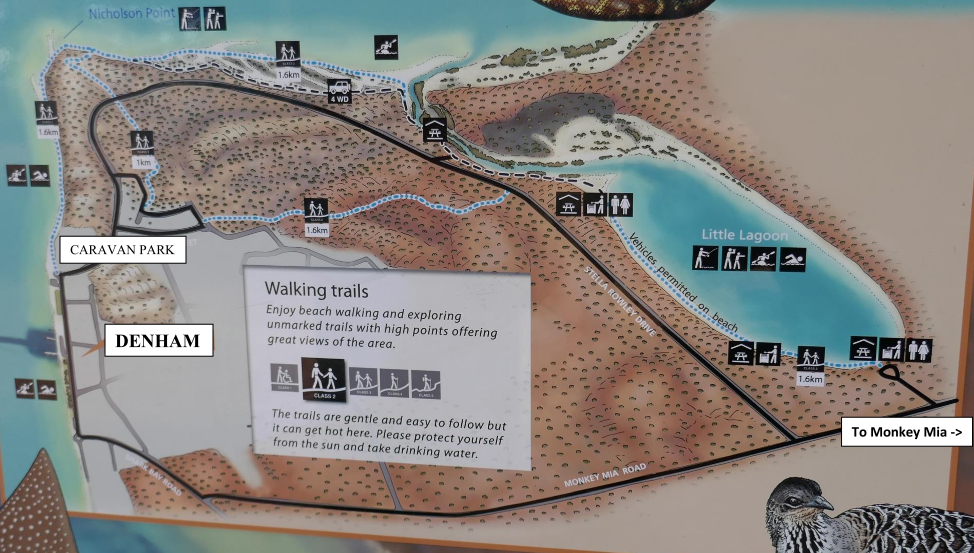Follow the To Monkey Mia arrow label
This screenshot has width=974, height=553.
[x=893, y=433]
